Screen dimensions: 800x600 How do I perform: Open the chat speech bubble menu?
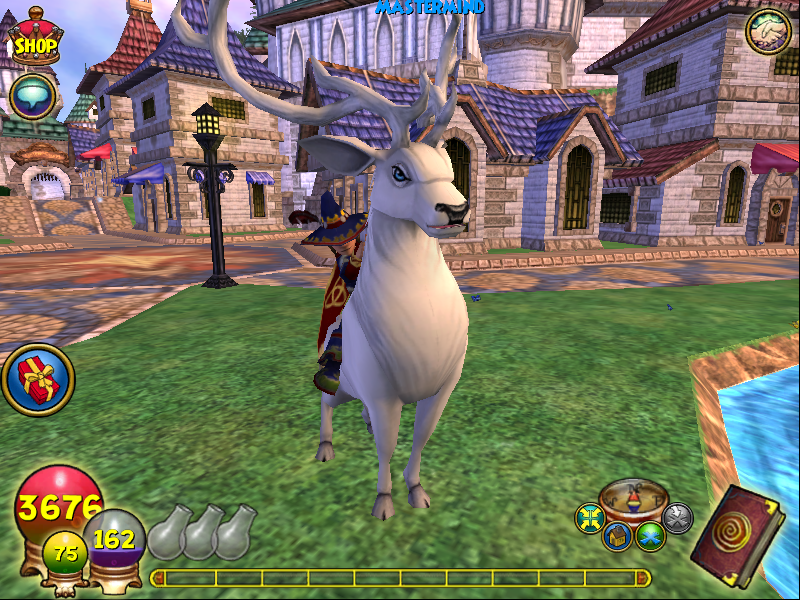coord(31,97)
